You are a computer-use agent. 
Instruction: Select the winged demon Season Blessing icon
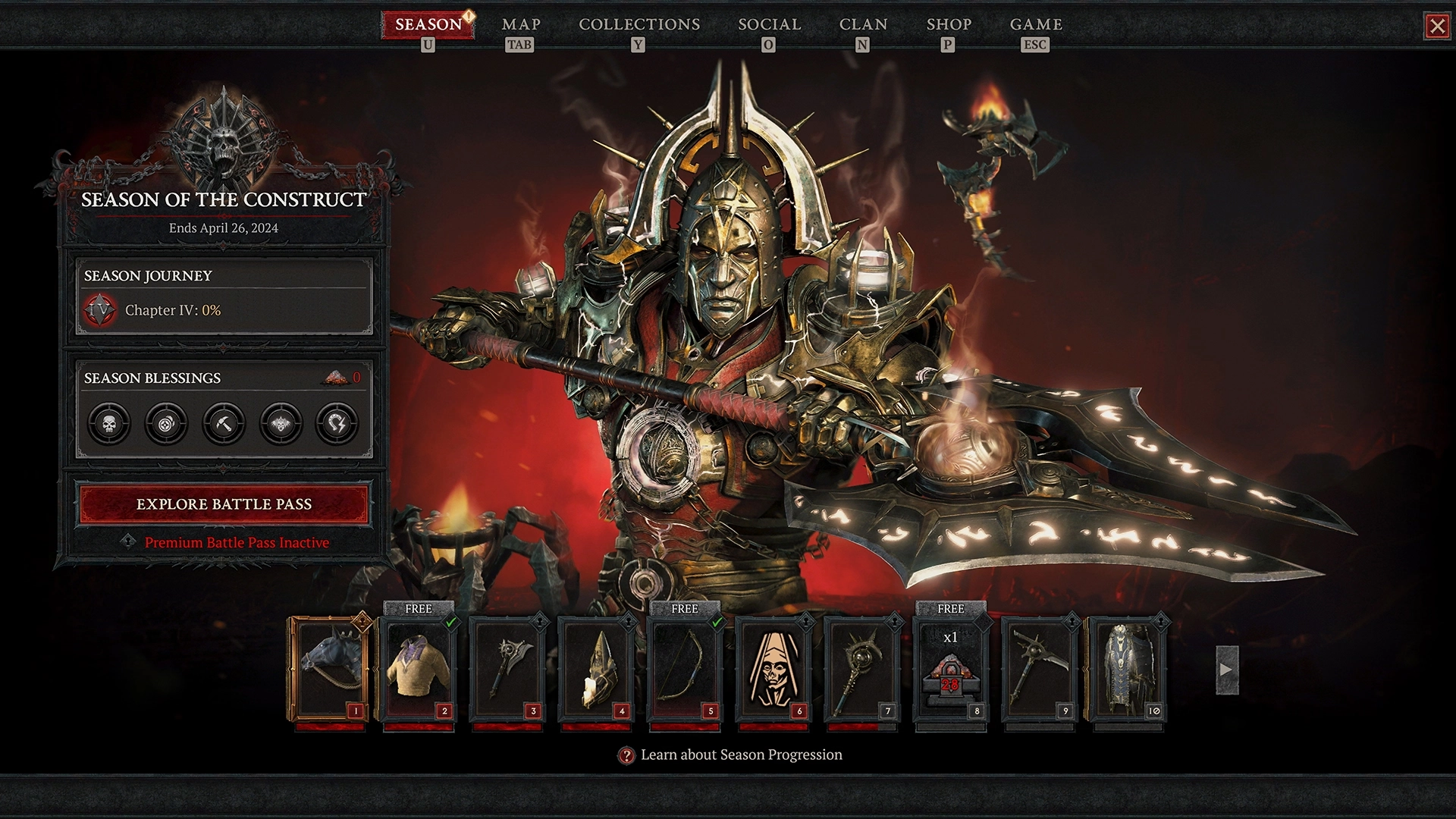[x=279, y=424]
